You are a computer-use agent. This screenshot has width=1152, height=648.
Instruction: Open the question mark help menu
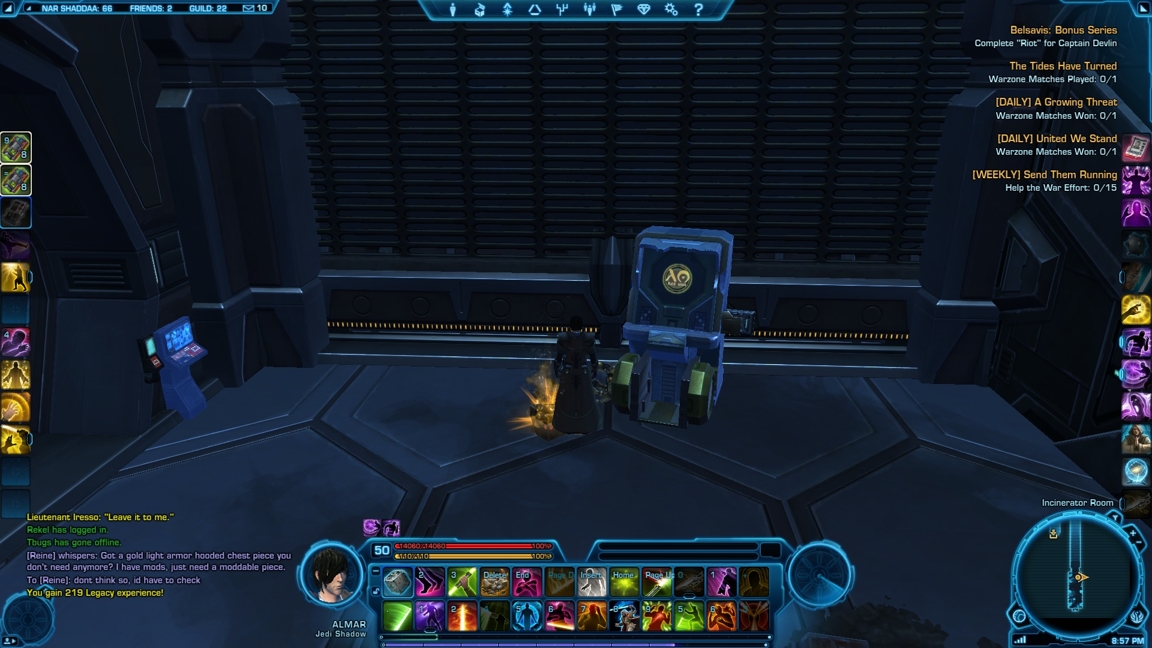click(698, 10)
